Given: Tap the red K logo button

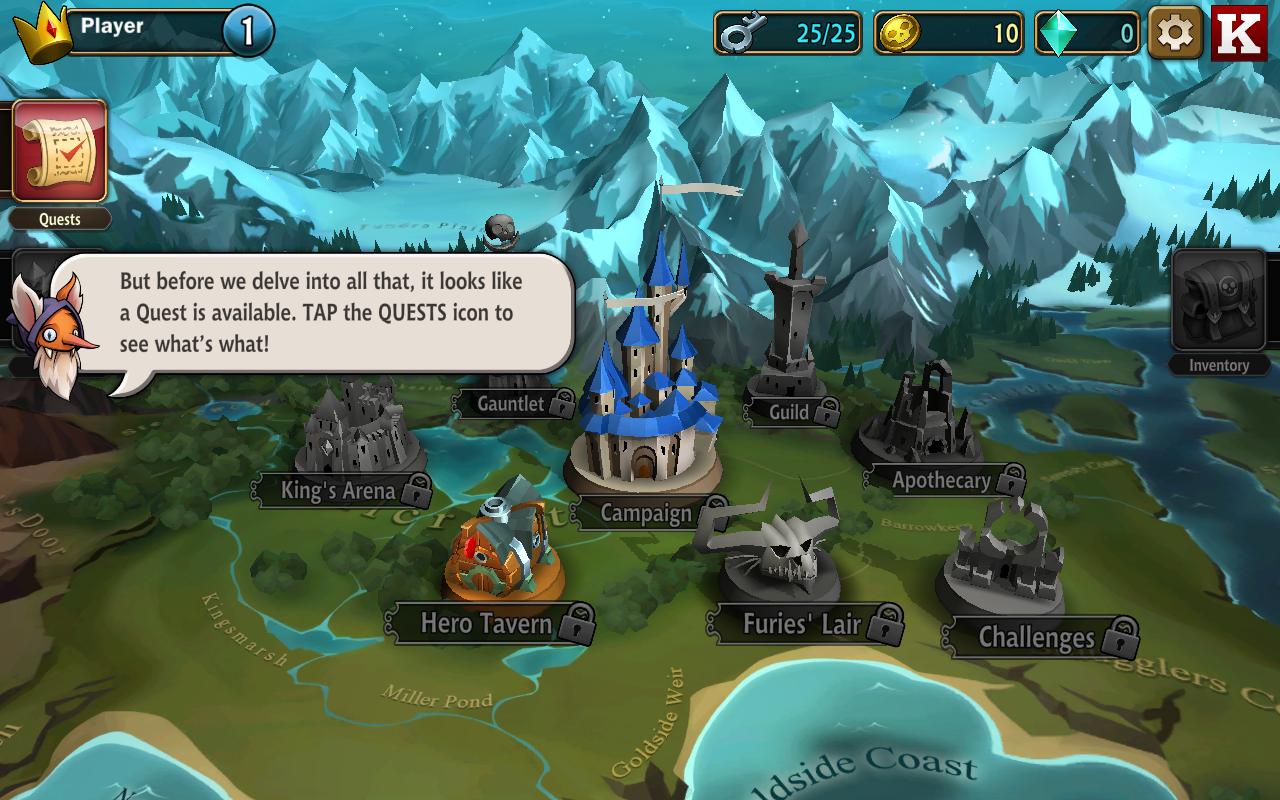Looking at the screenshot, I should pos(1239,34).
